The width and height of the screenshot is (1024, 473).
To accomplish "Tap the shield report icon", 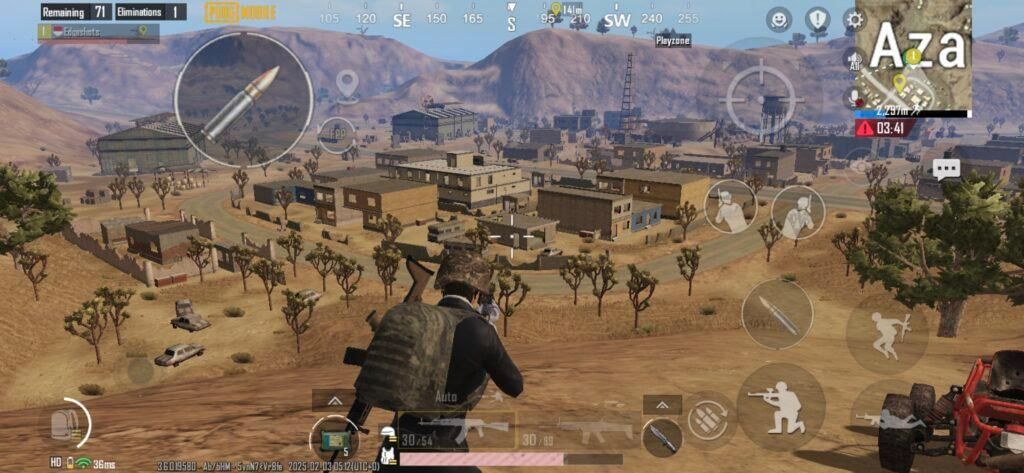I will point(818,19).
